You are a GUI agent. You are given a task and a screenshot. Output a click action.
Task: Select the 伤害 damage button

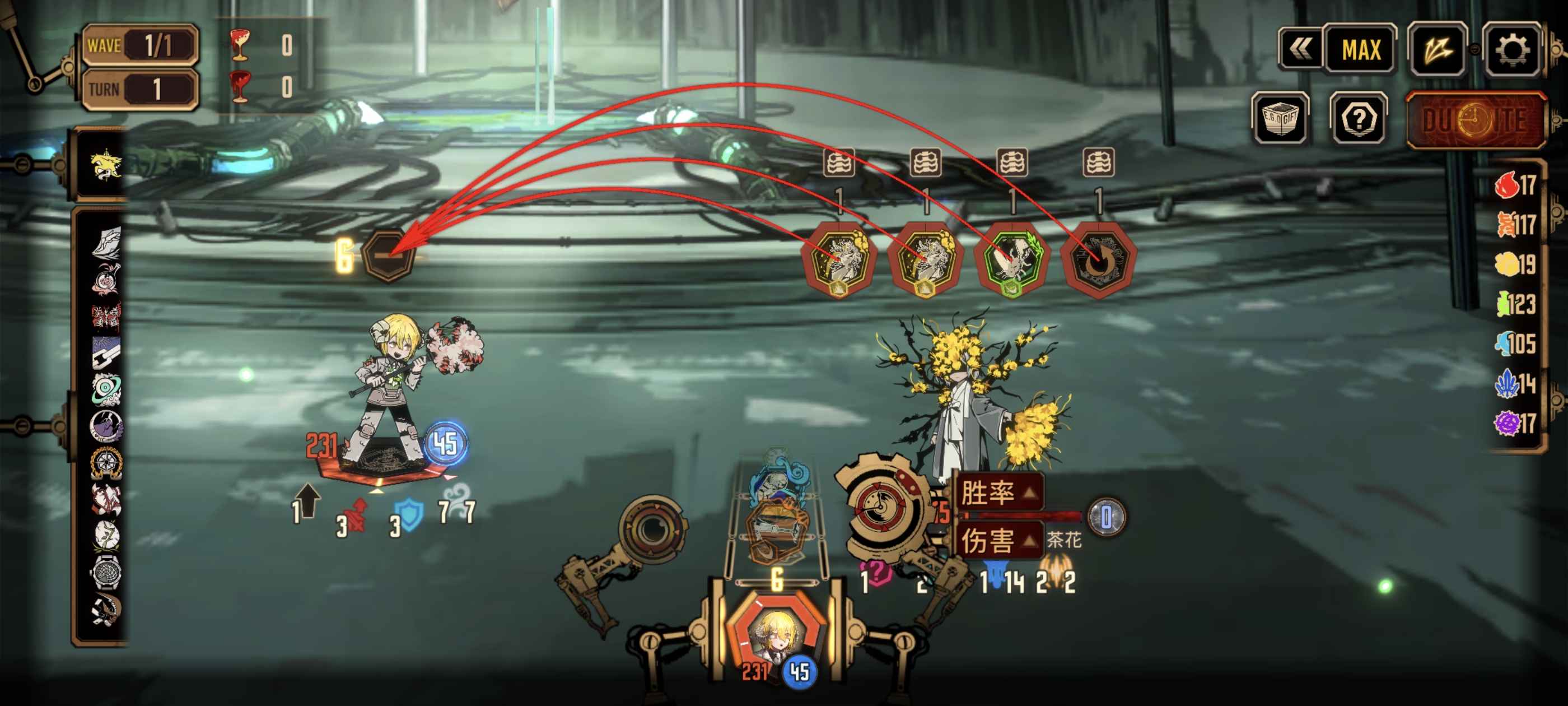coord(998,540)
